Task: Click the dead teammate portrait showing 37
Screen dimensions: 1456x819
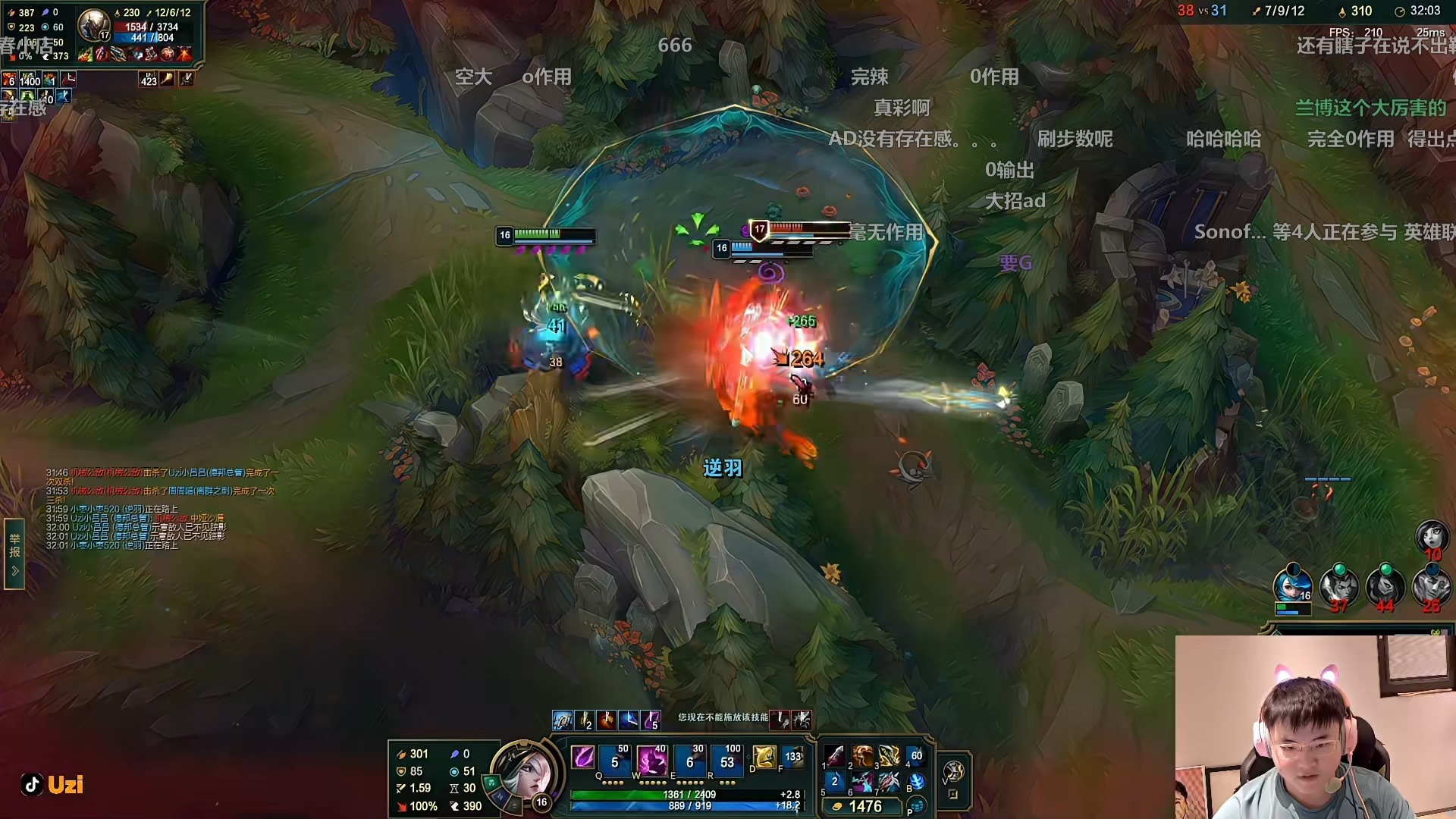Action: tap(1338, 585)
